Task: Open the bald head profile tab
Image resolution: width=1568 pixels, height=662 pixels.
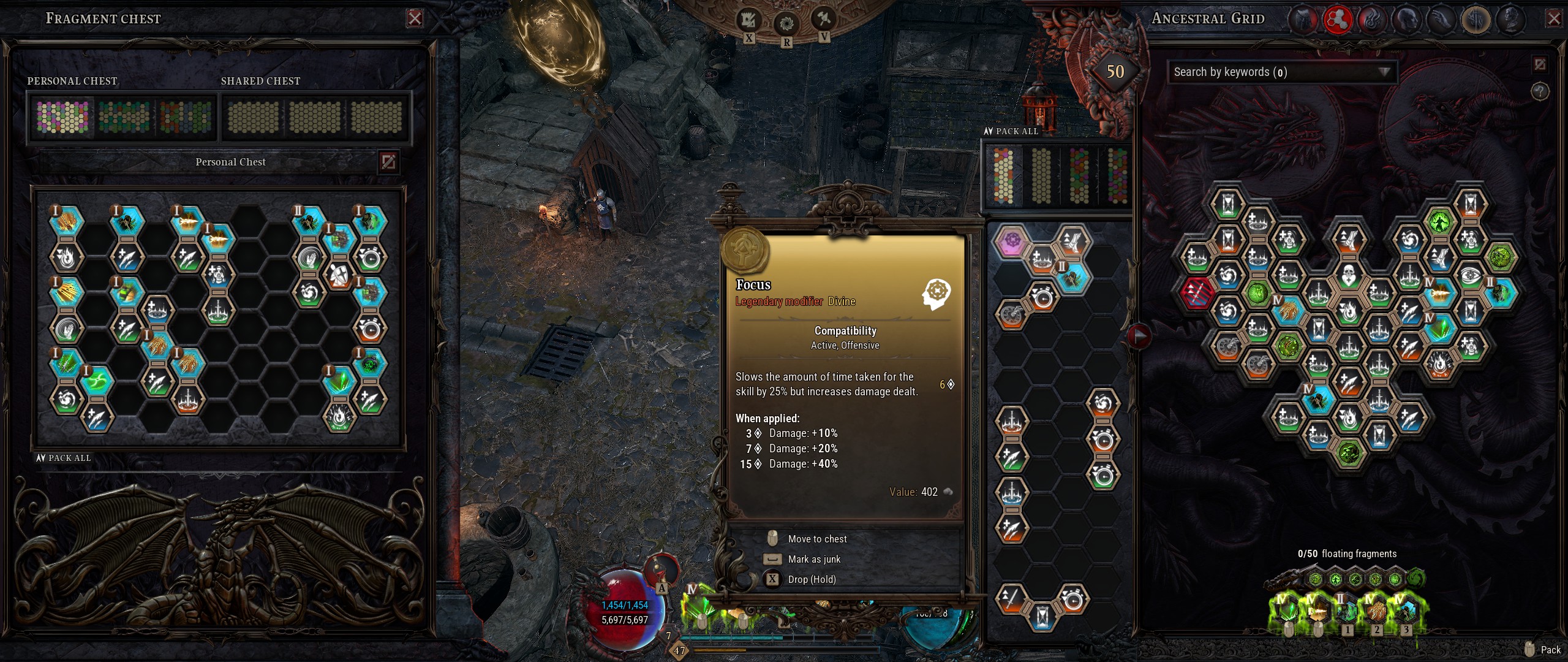Action: point(1406,20)
